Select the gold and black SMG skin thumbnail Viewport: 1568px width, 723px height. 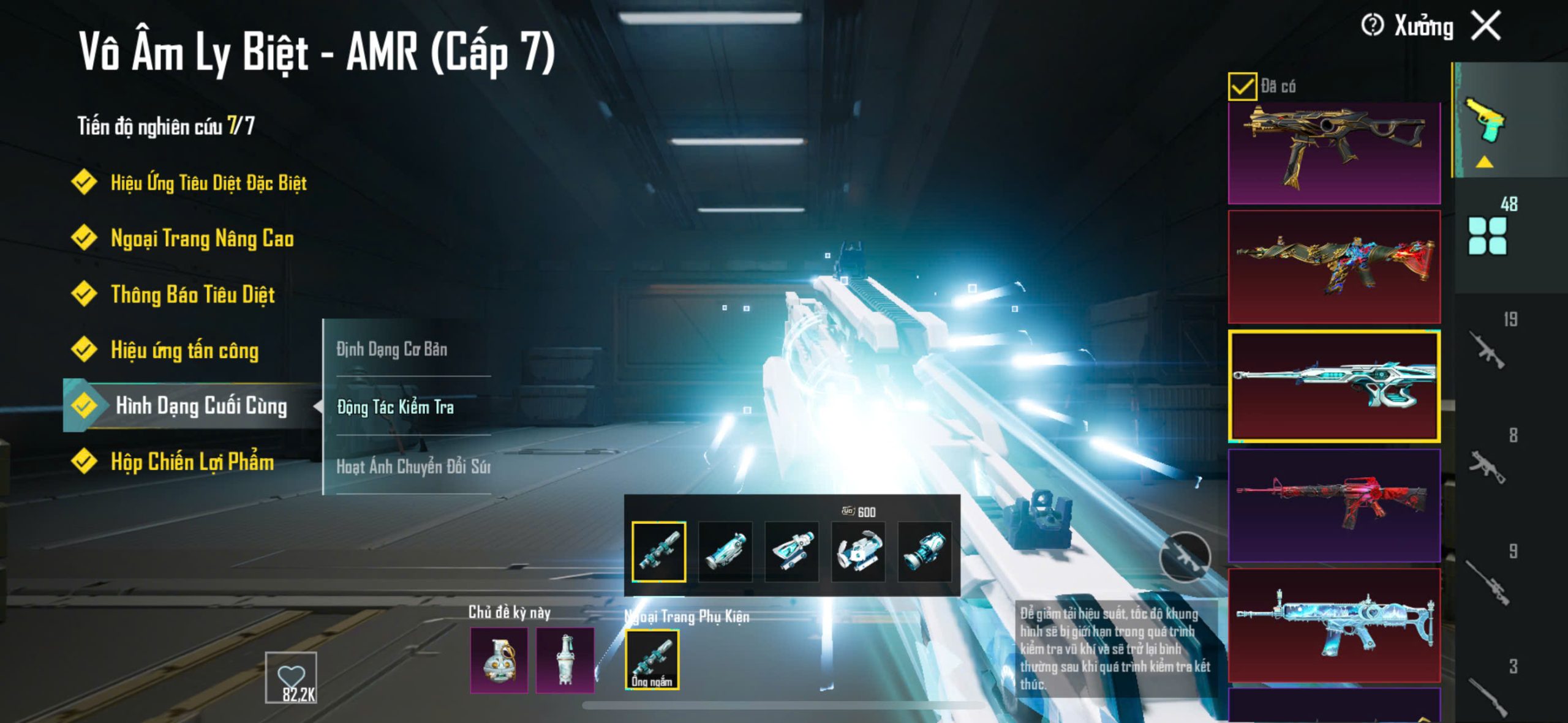pos(1334,152)
